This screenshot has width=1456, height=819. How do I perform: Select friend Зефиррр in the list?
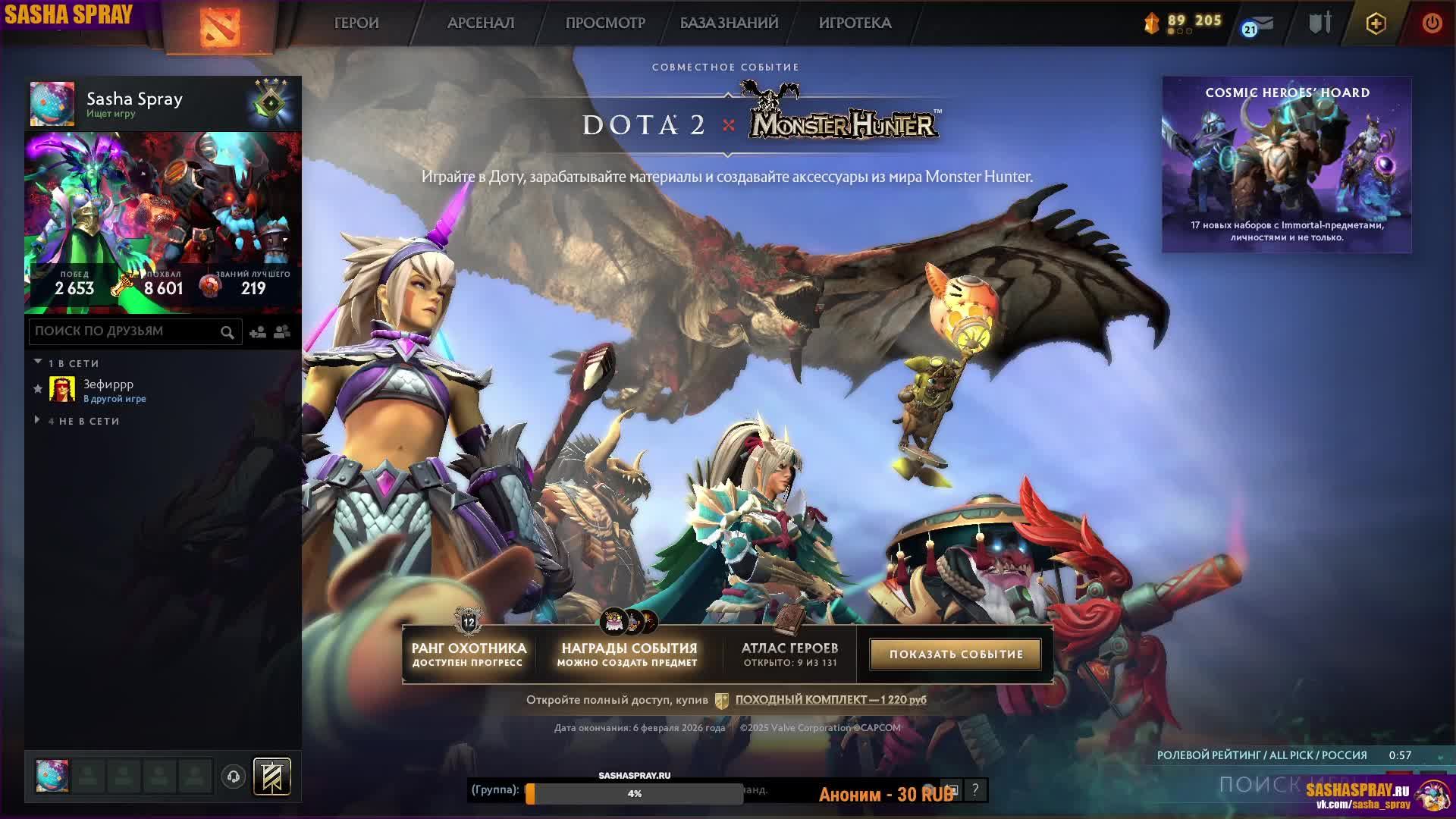[x=108, y=390]
